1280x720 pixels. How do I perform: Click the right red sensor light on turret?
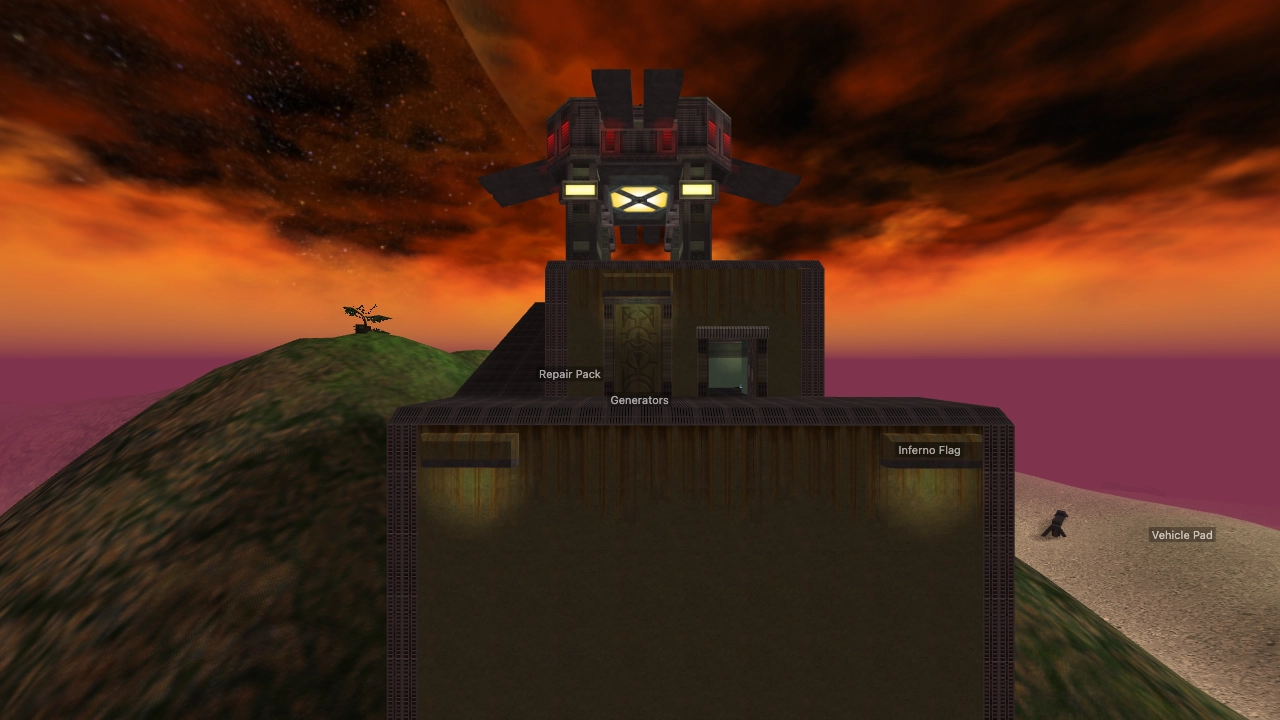[x=712, y=131]
